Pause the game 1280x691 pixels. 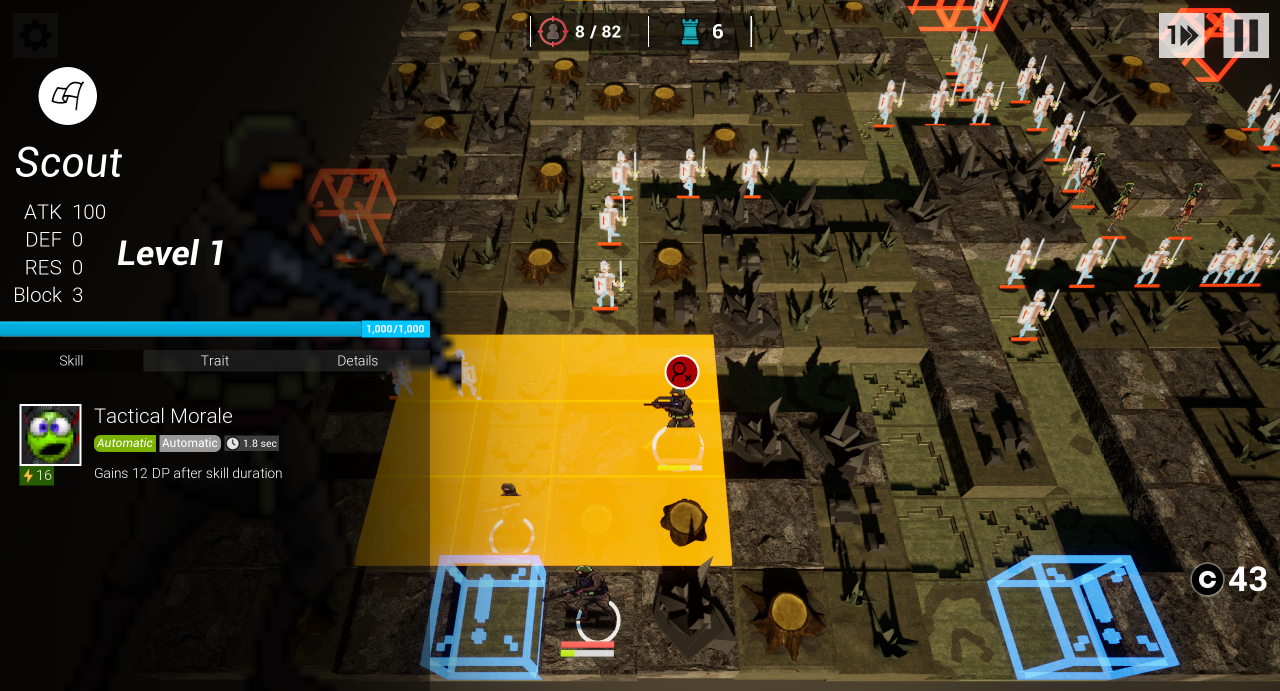click(1245, 36)
